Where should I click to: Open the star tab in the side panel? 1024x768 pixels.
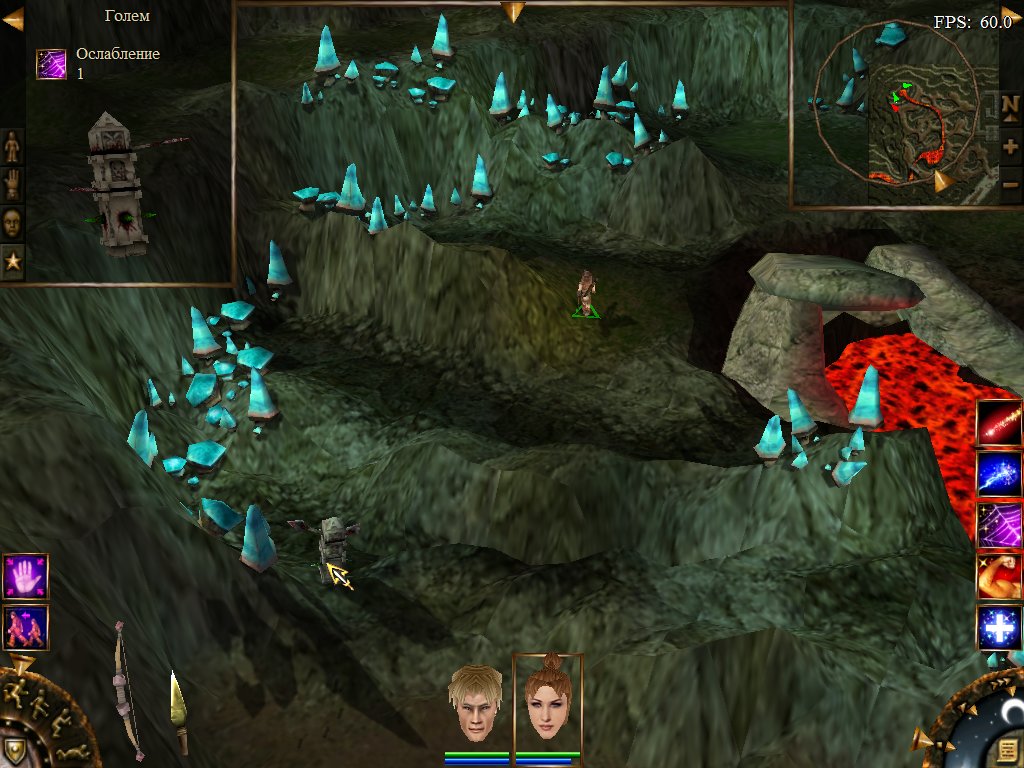click(12, 261)
